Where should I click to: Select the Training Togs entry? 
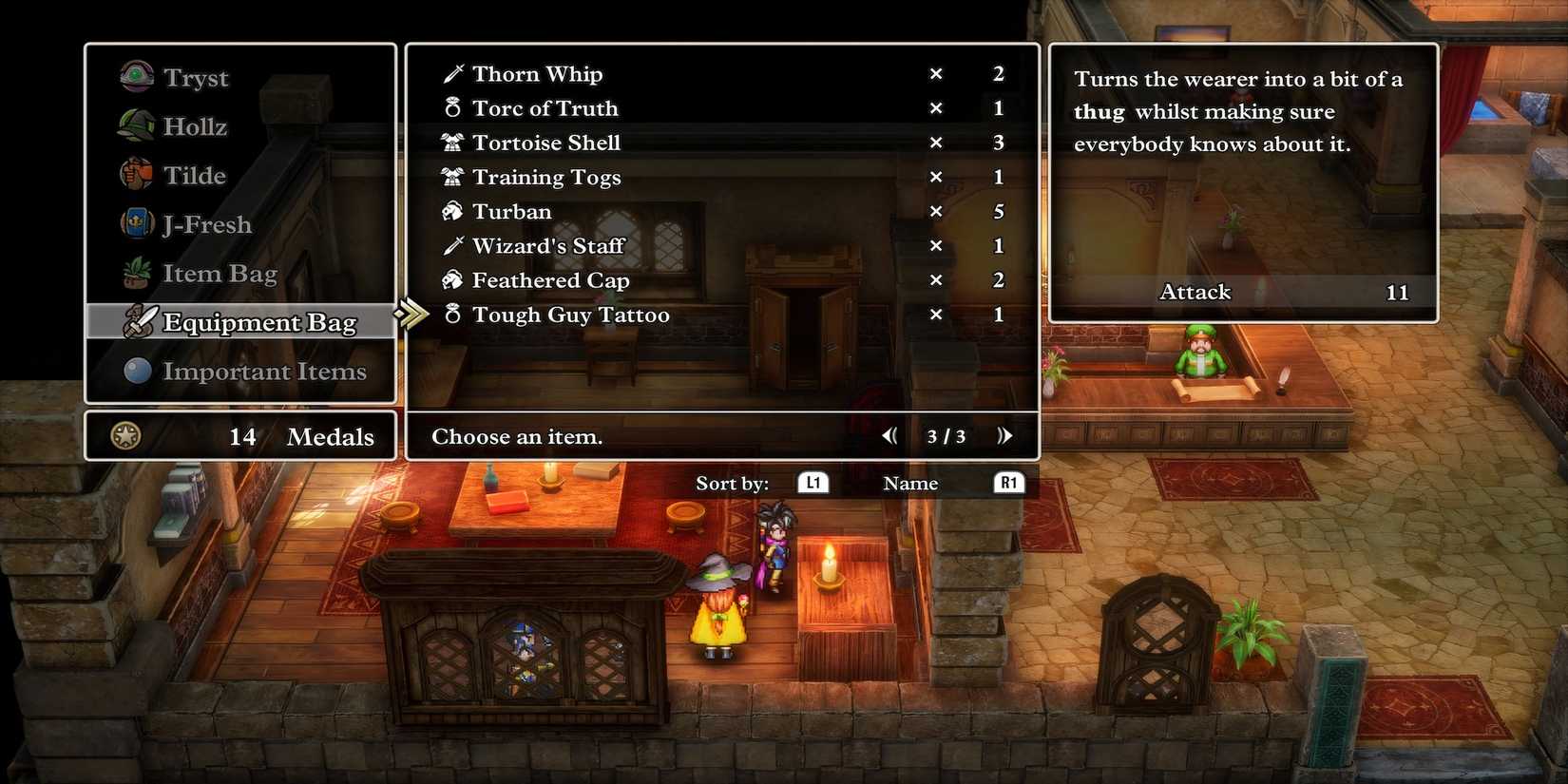pyautogui.click(x=546, y=177)
